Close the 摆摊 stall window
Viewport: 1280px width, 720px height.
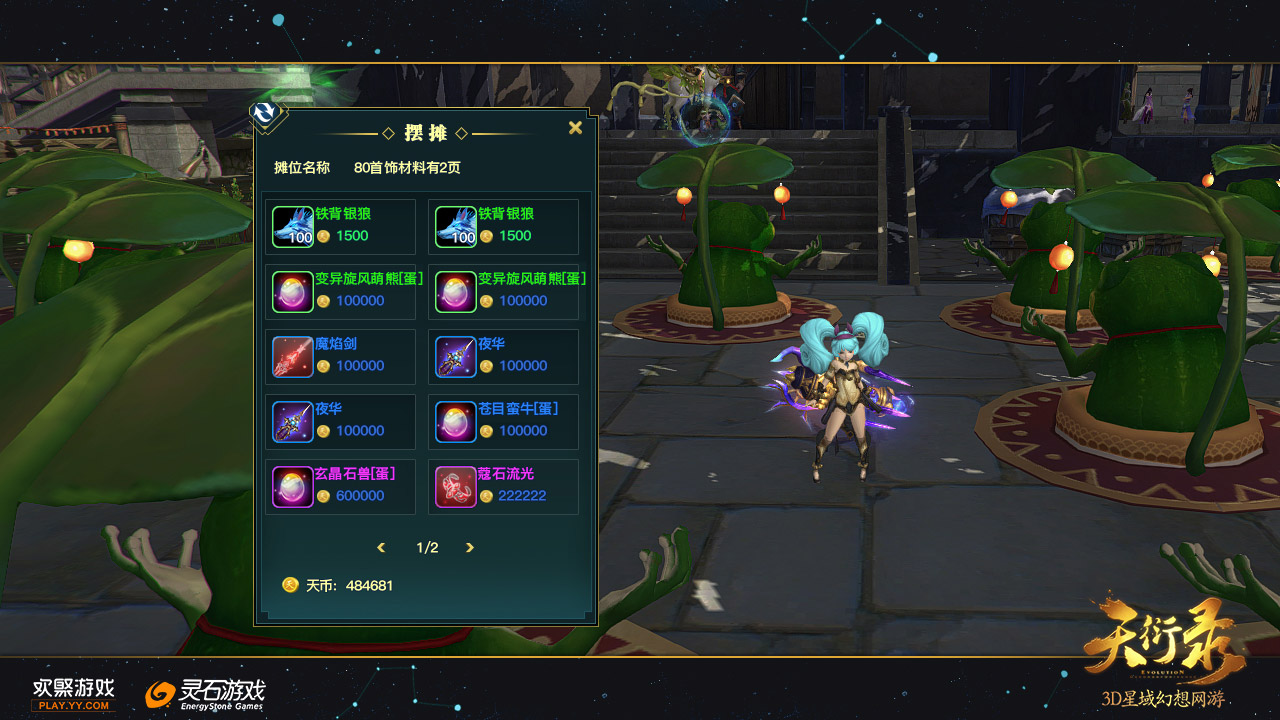click(575, 128)
